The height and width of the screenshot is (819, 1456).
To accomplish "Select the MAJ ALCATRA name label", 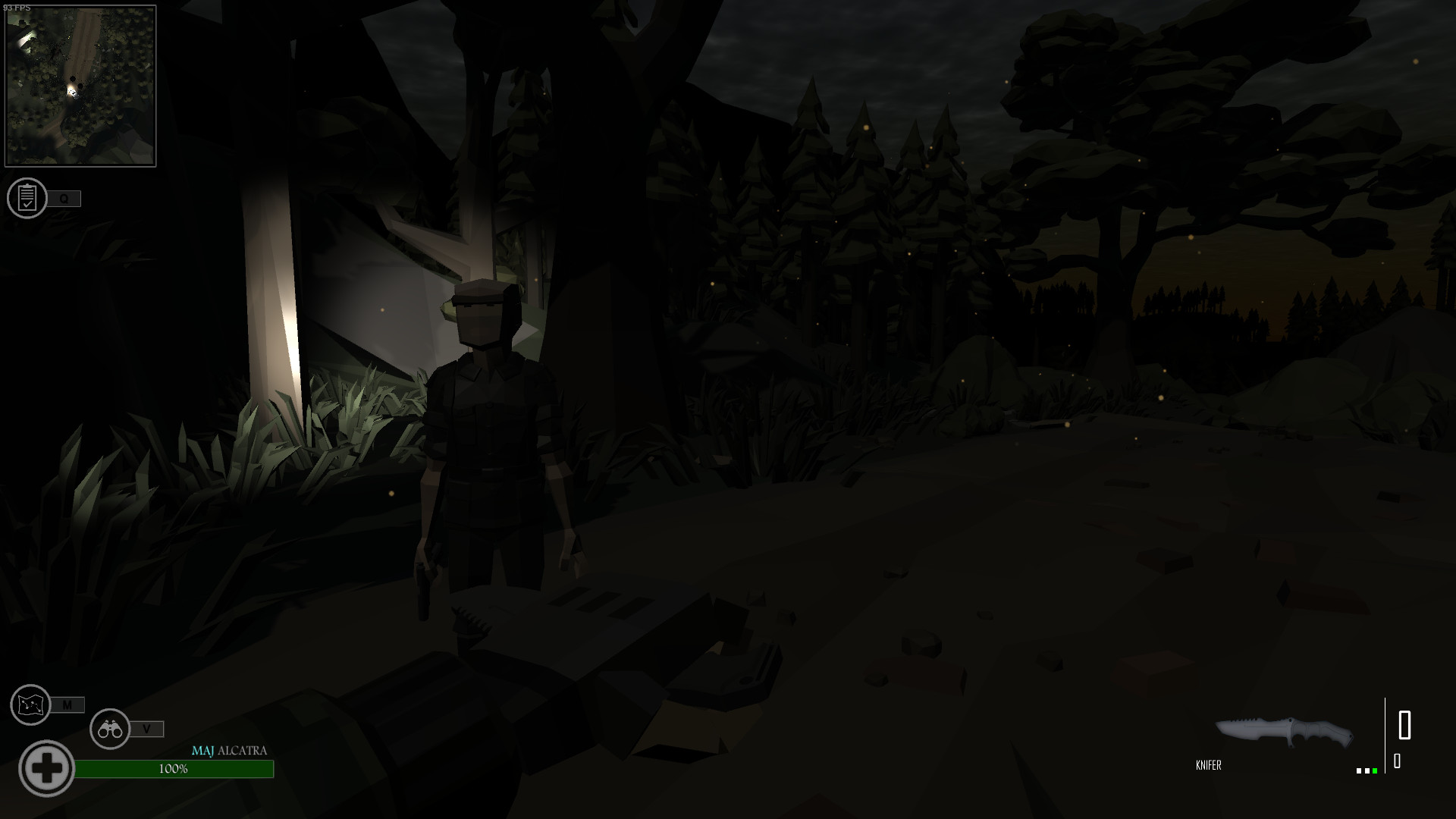I will (229, 752).
